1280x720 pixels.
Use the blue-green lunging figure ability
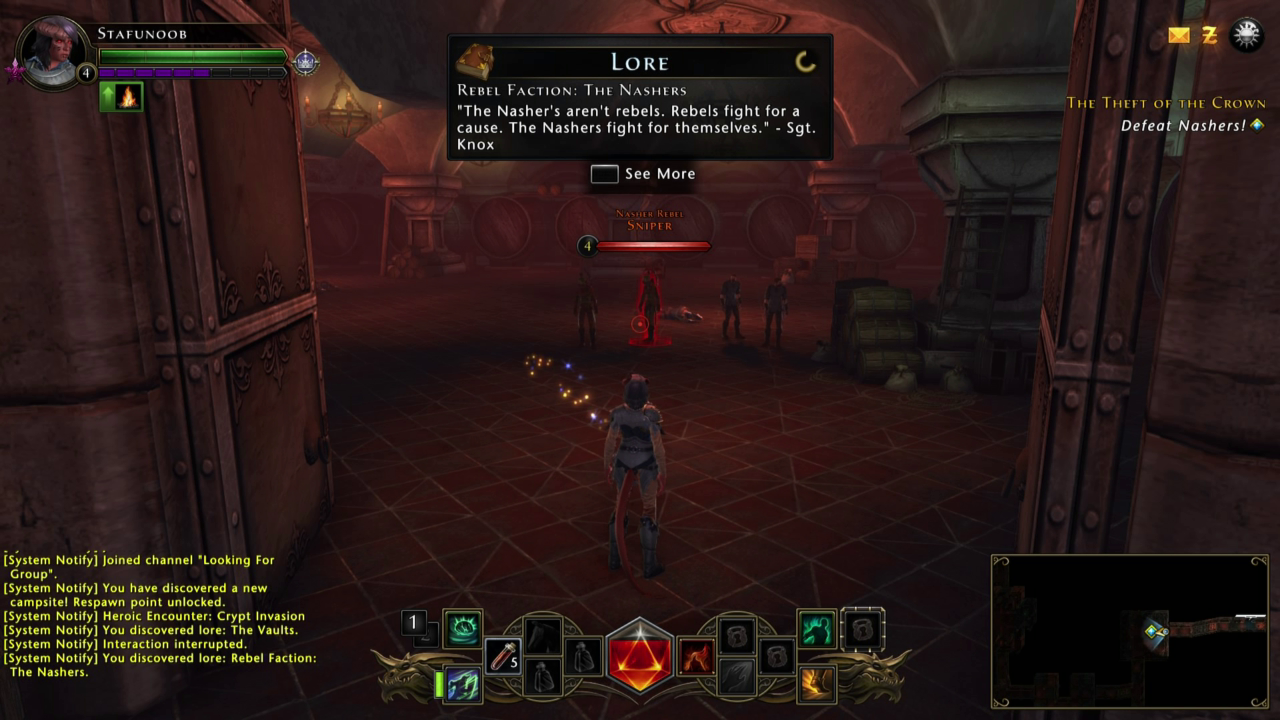click(x=462, y=685)
